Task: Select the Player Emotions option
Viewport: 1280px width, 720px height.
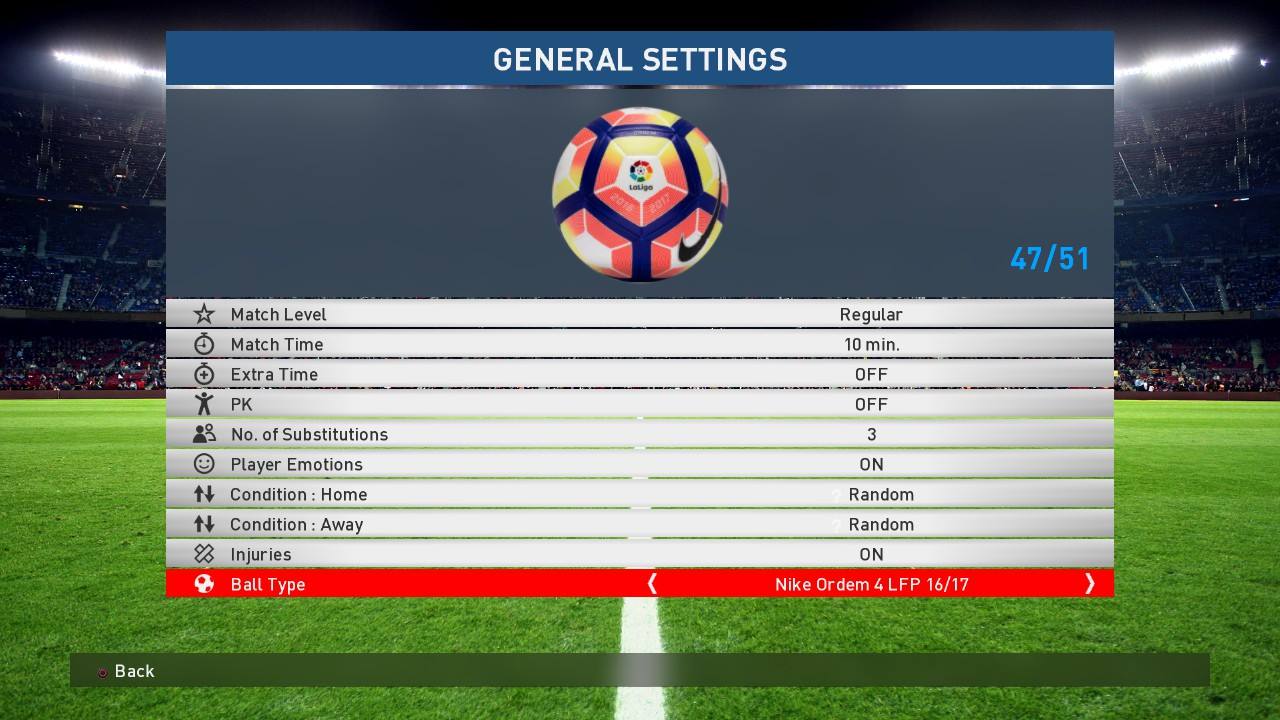Action: [639, 464]
